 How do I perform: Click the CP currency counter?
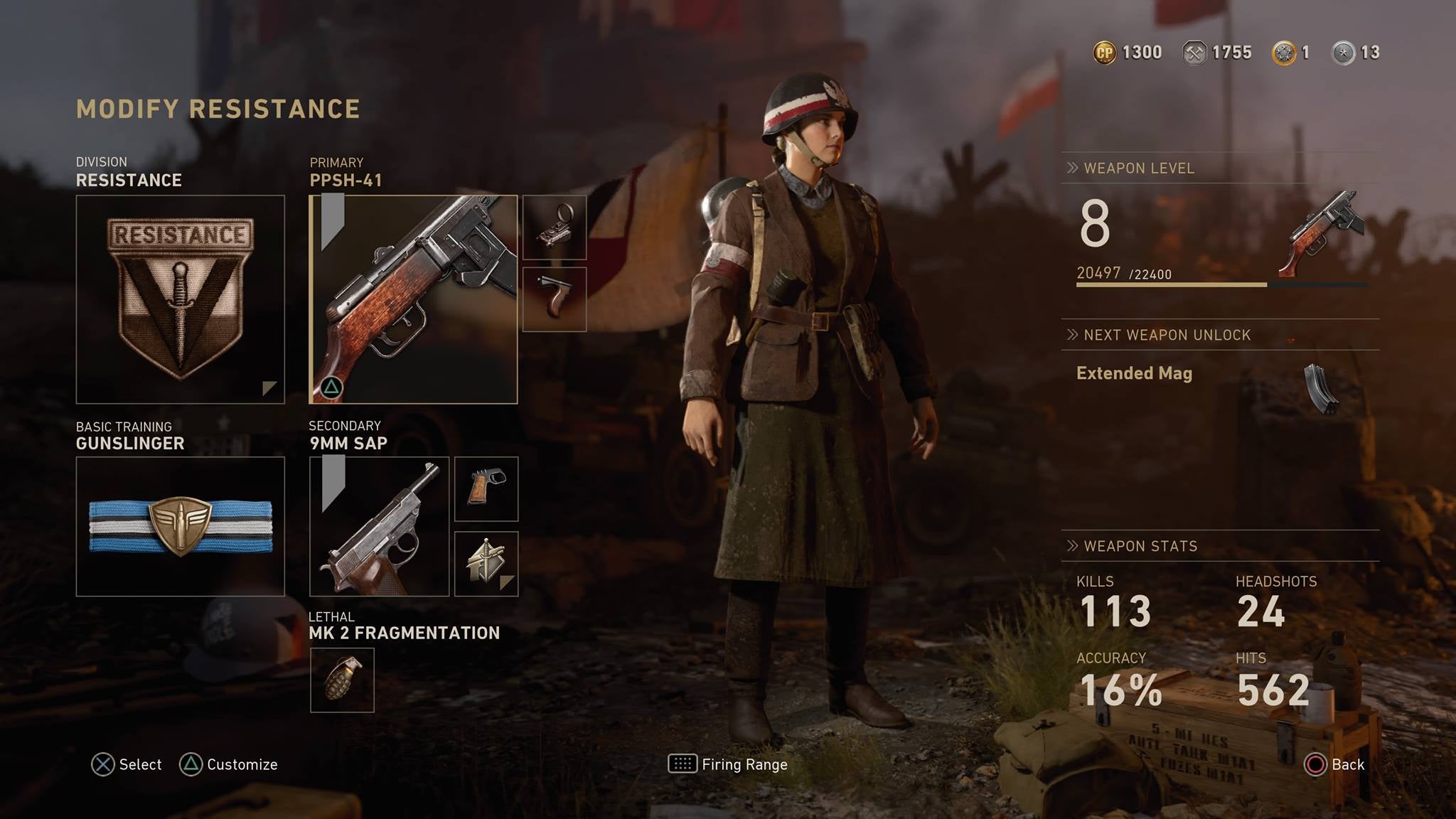coord(1128,53)
